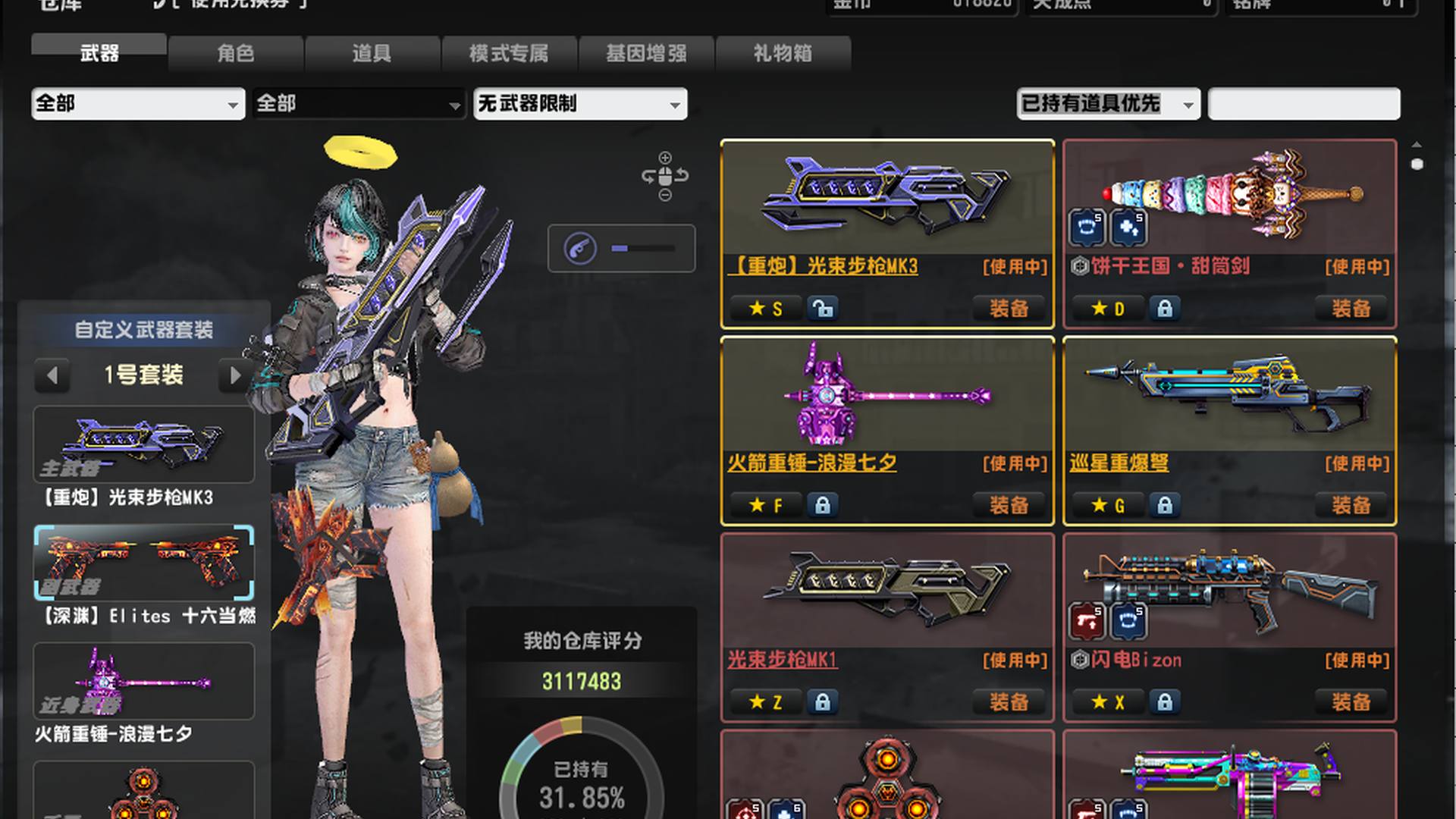Equip the 闪电Bizon using 装备 button
The width and height of the screenshot is (1456, 819).
coord(1351,702)
